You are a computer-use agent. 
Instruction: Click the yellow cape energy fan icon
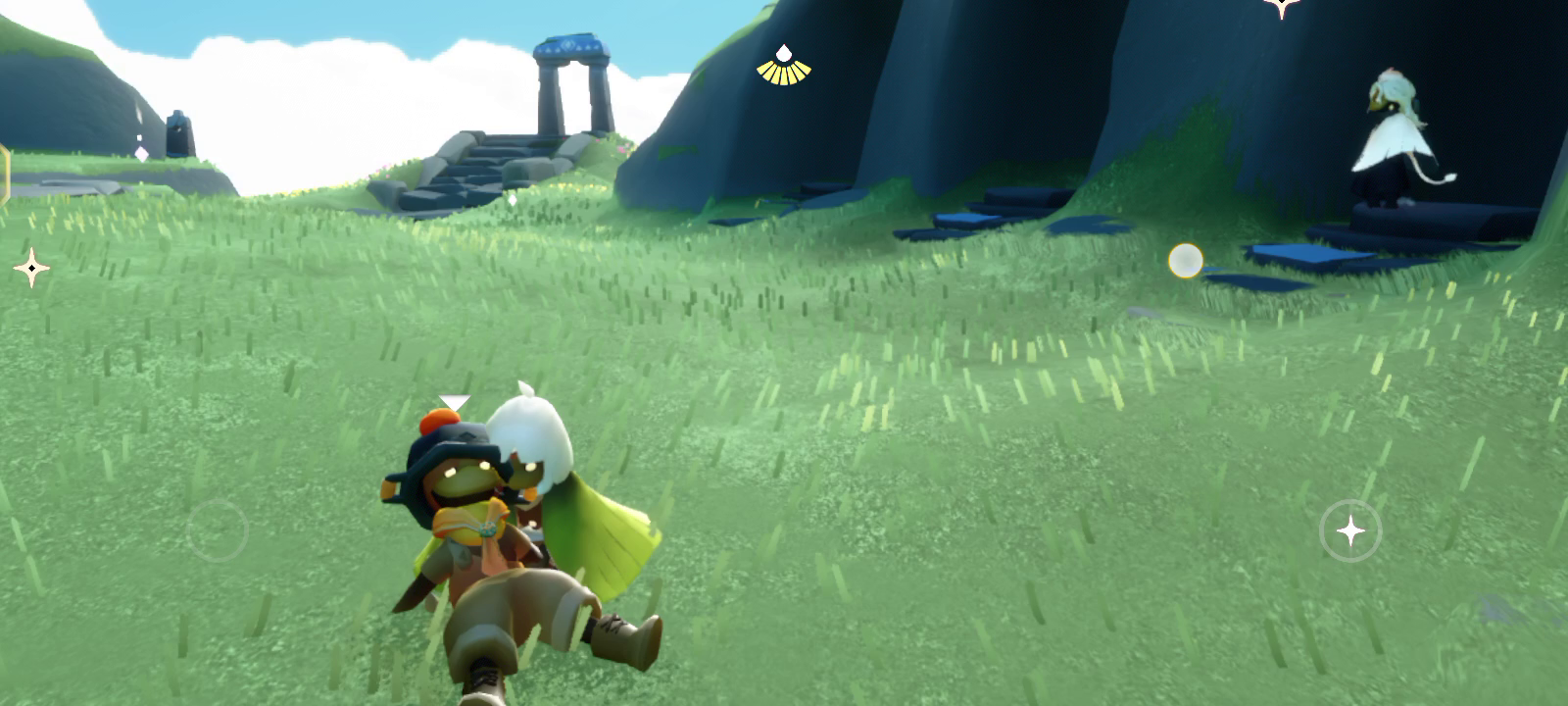click(x=783, y=67)
